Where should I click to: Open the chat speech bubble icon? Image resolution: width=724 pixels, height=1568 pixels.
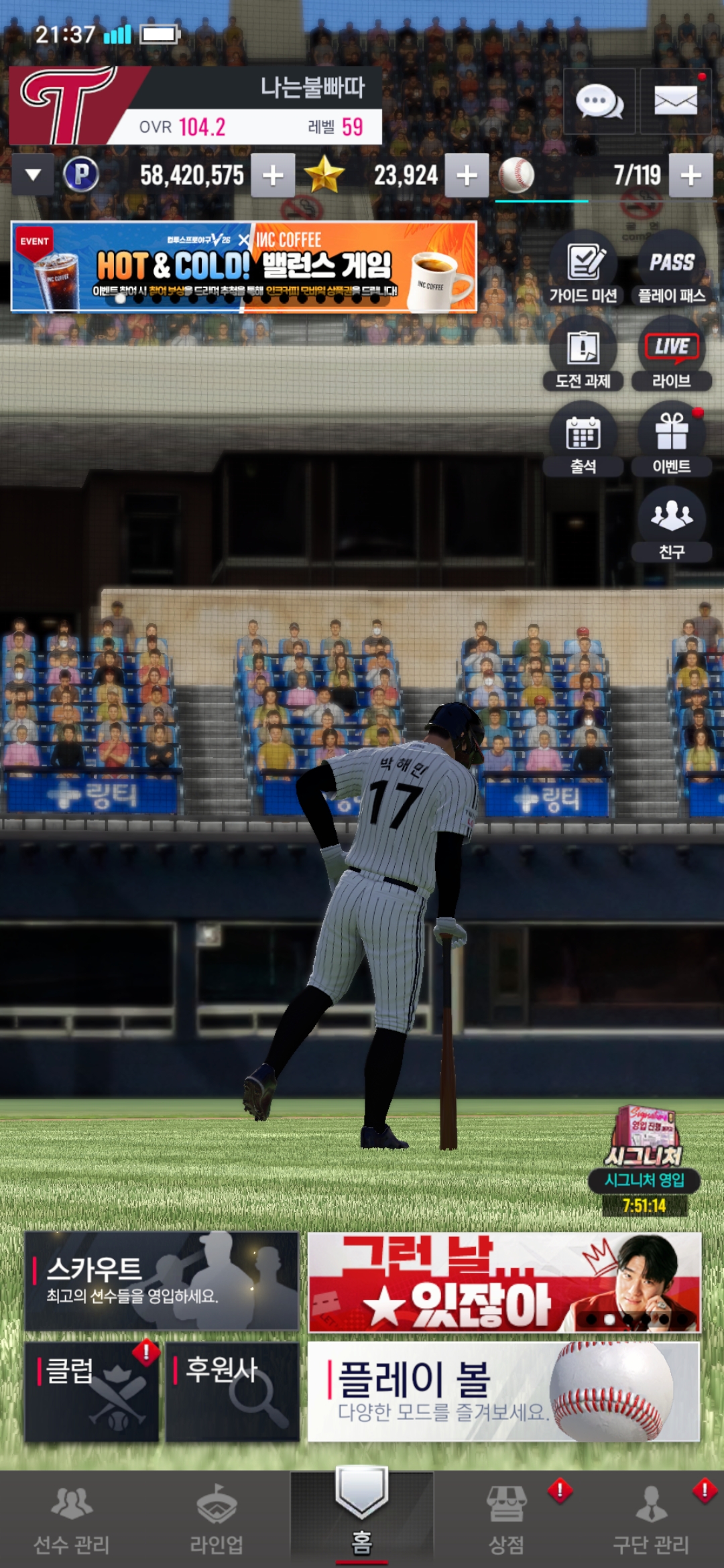tap(599, 102)
